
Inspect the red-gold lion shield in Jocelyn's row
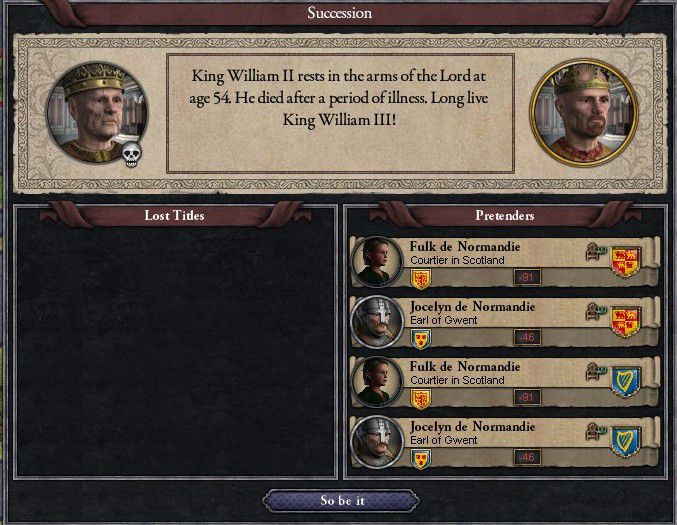(x=625, y=322)
